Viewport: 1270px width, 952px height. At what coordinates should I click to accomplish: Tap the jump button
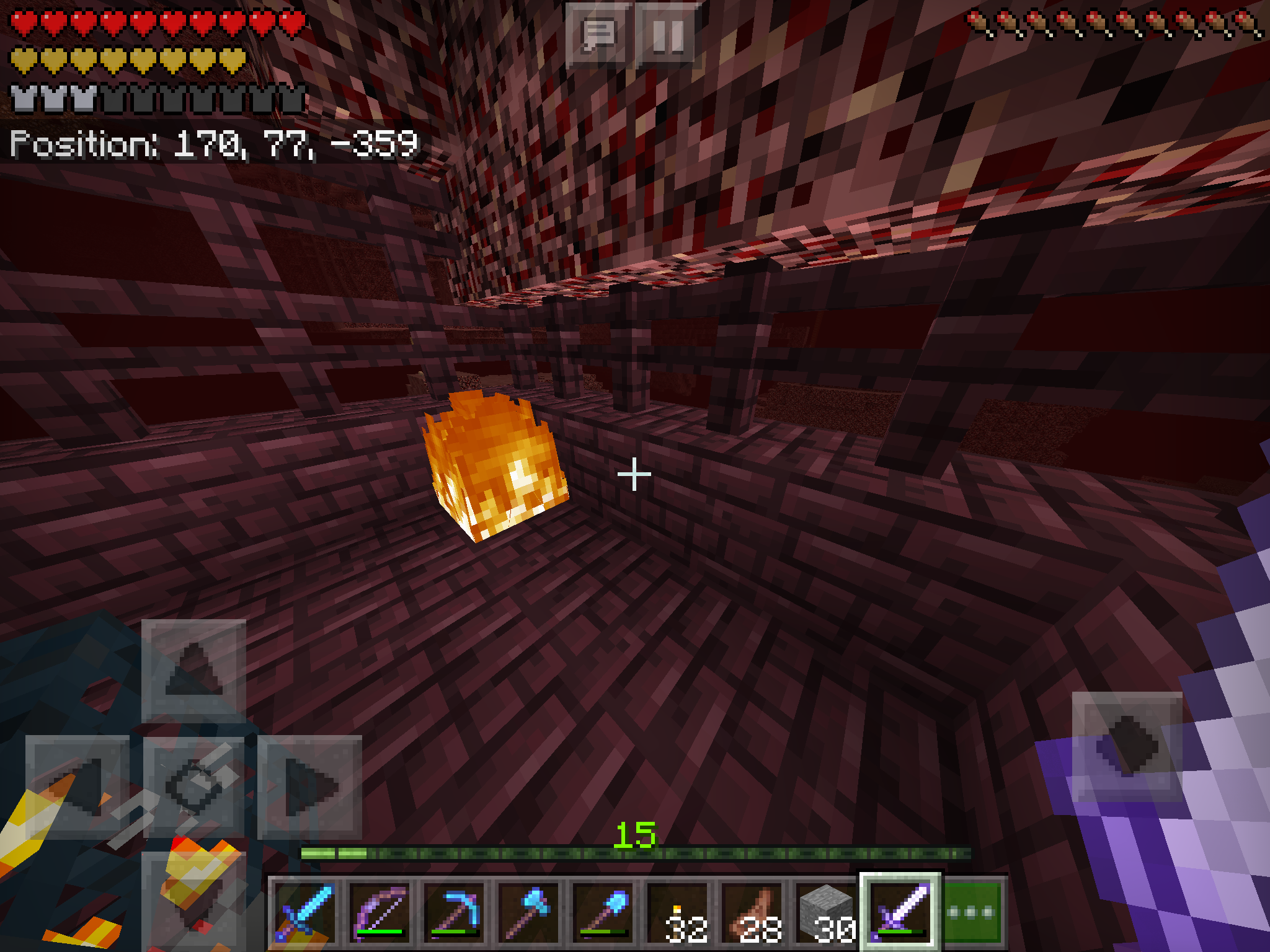click(x=1127, y=746)
